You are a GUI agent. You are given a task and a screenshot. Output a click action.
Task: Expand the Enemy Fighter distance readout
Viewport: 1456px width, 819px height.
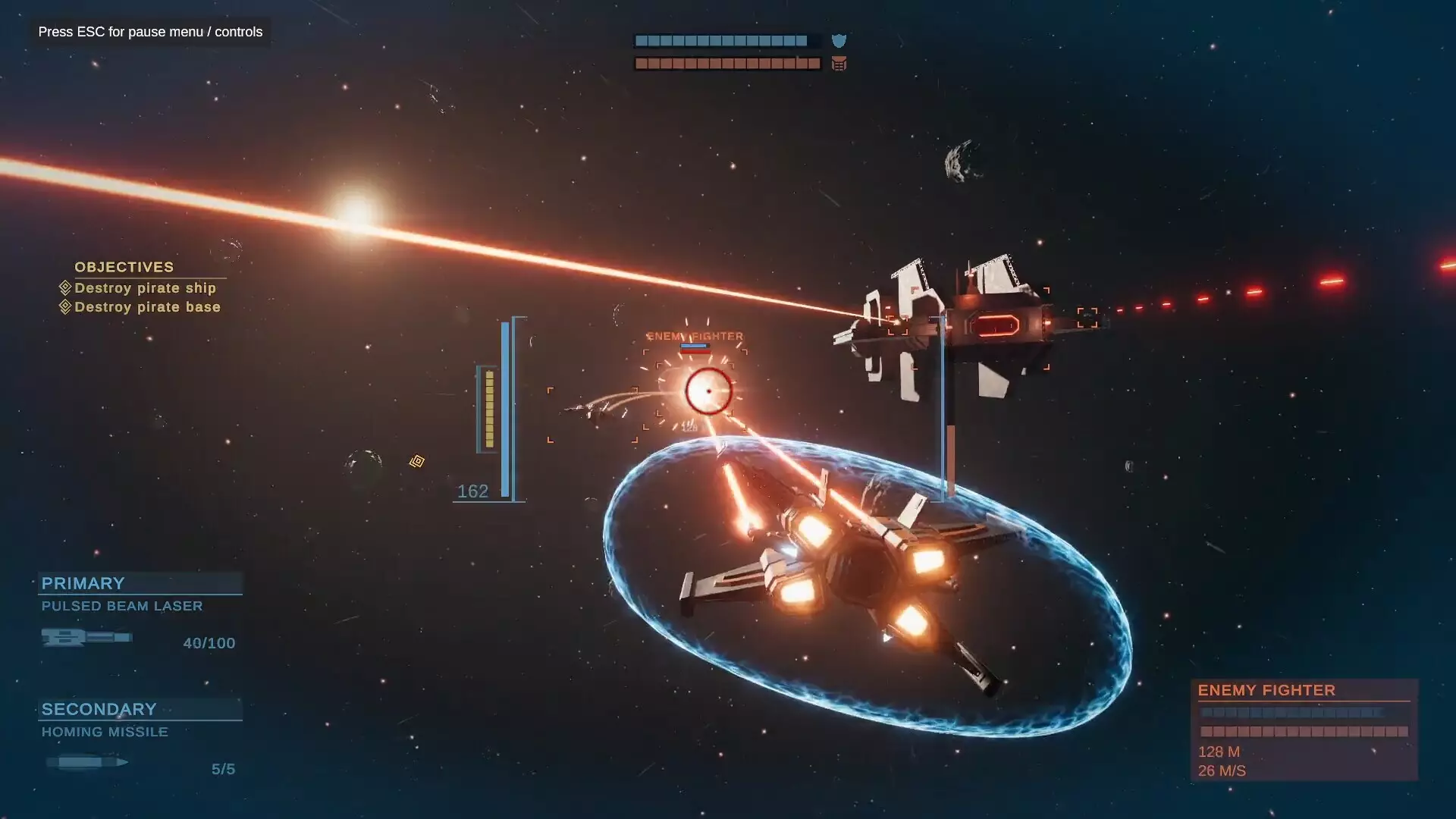[1218, 752]
